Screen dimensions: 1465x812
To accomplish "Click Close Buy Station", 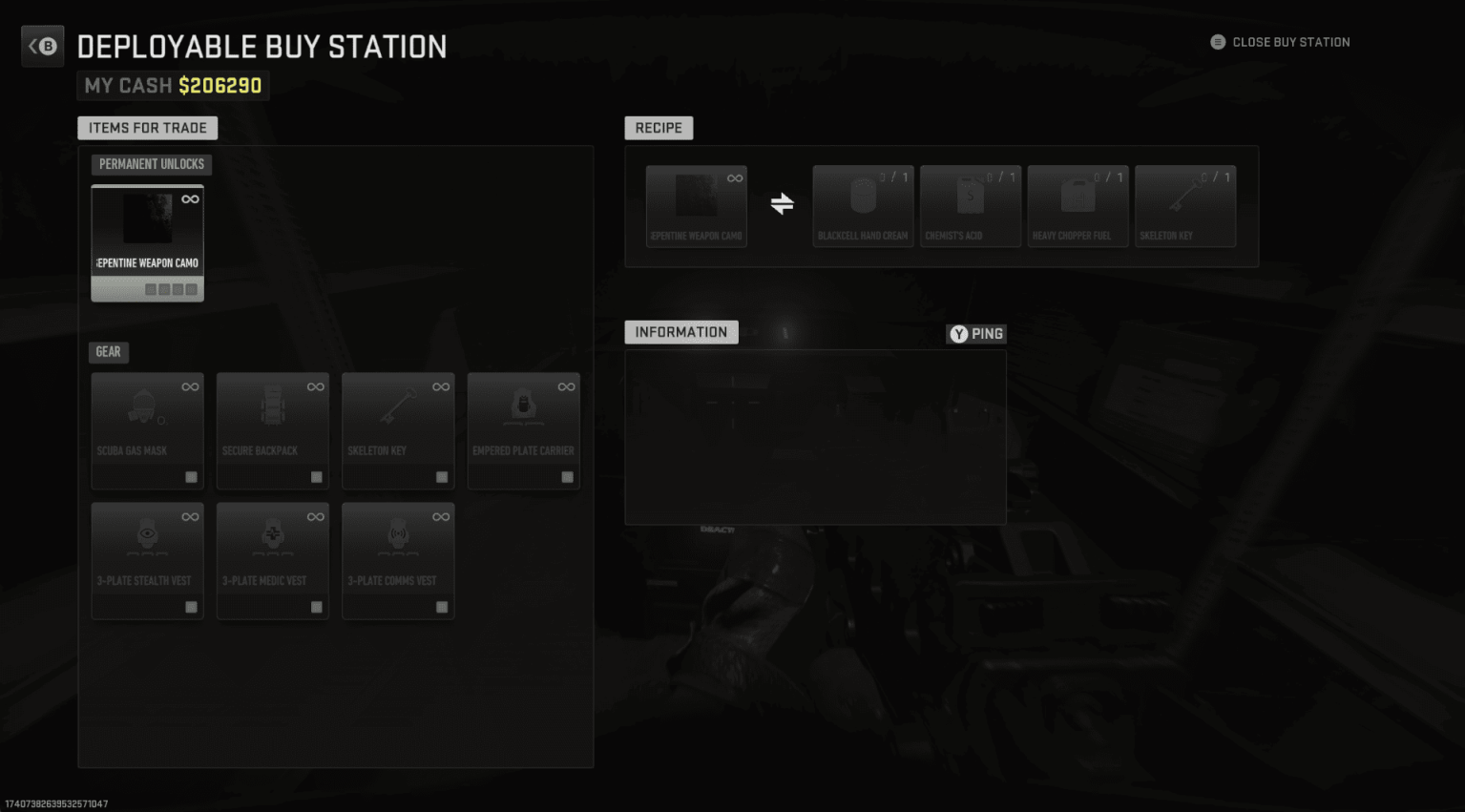I will click(1280, 42).
